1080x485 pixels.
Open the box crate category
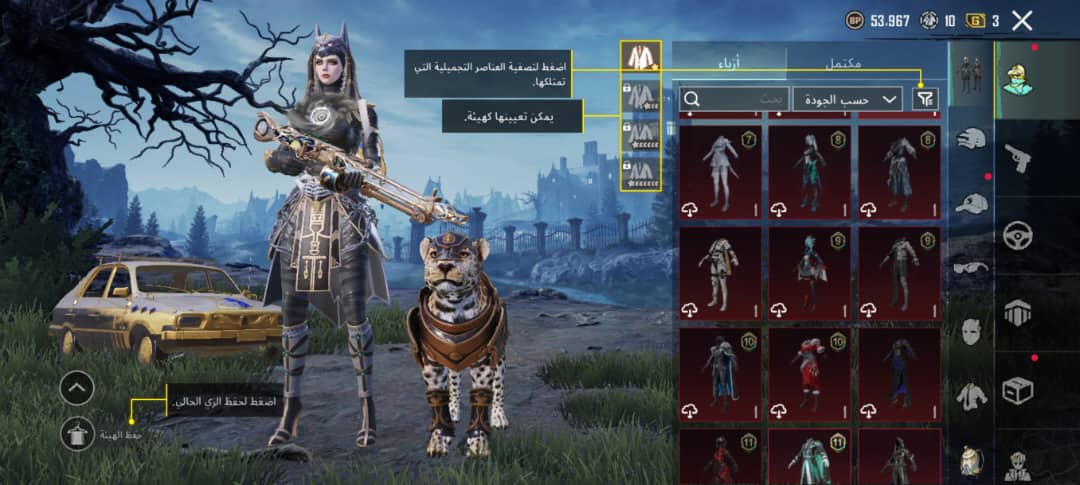coord(1018,389)
